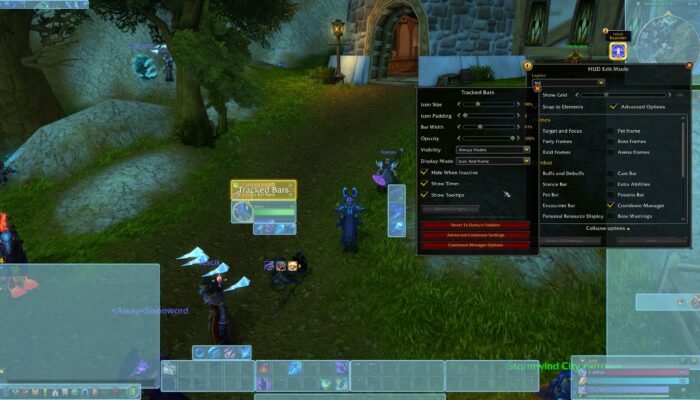Viewport: 700px width, 400px height.
Task: Toggle the Show Tooltips checkbox
Action: pos(424,194)
